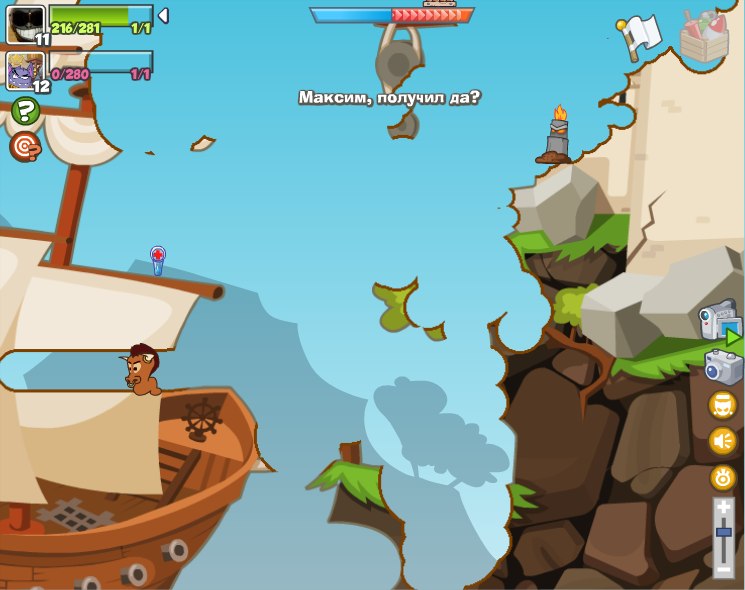Toggle sound with the speaker button
745x590 pixels.
[x=722, y=441]
